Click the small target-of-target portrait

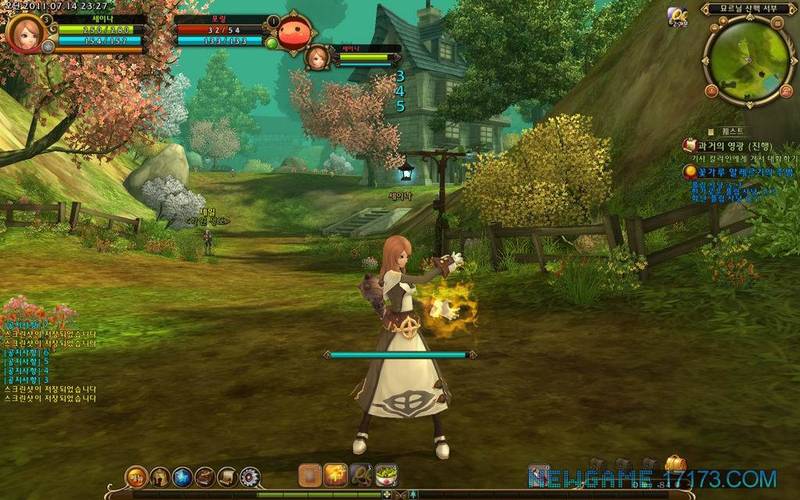pyautogui.click(x=317, y=57)
